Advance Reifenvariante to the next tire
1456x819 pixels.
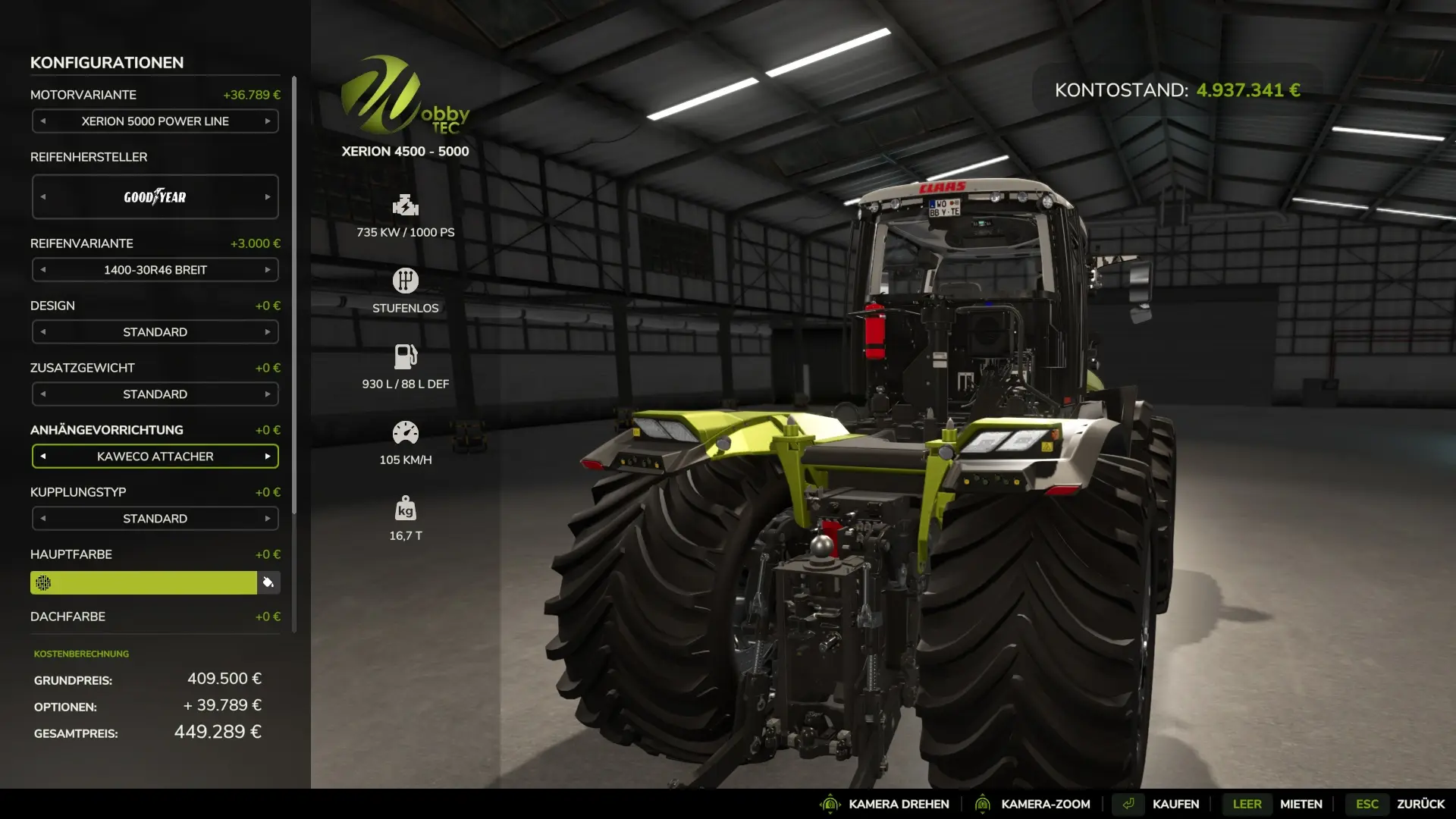pyautogui.click(x=268, y=270)
